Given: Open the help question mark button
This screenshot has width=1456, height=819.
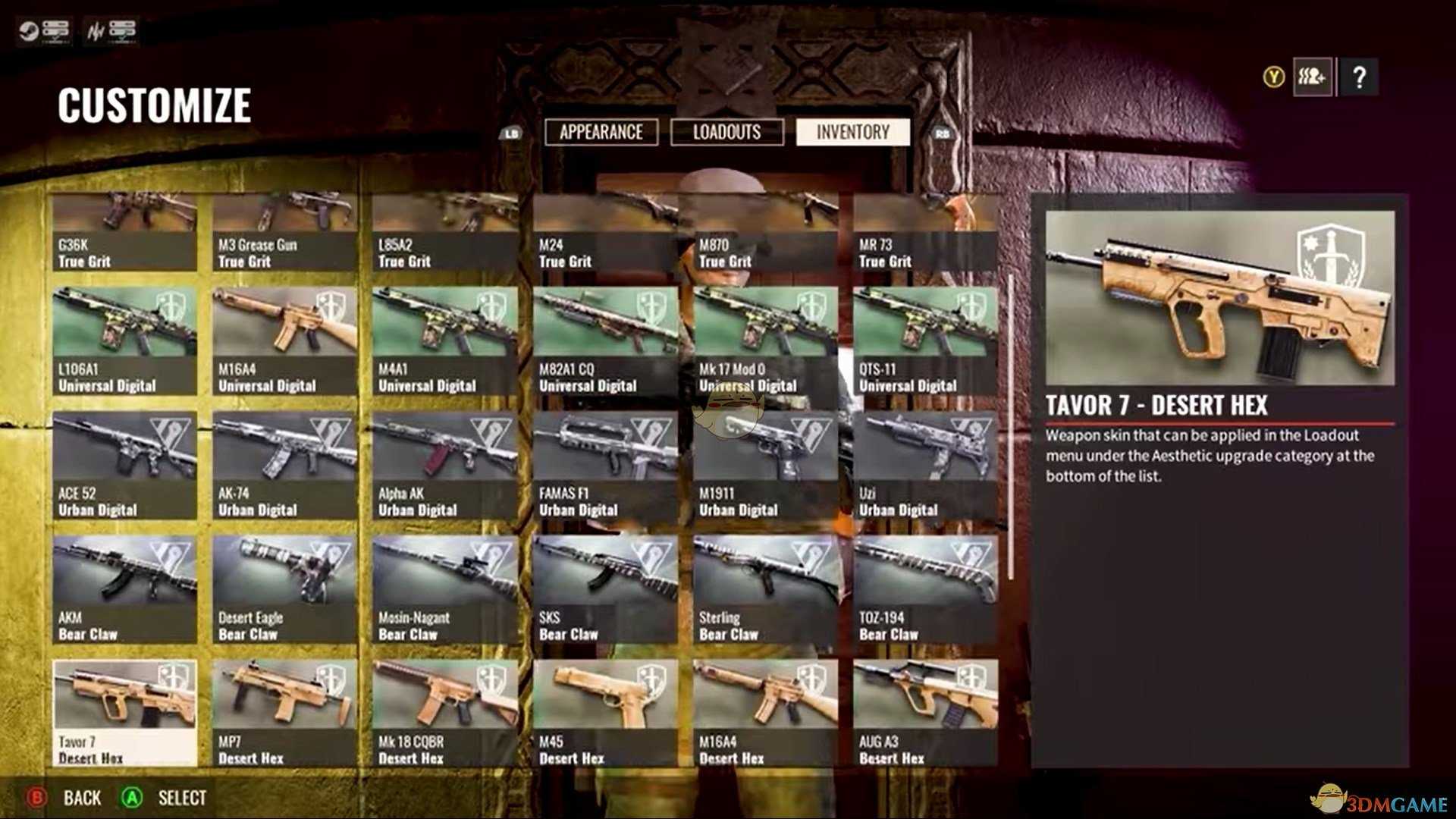Looking at the screenshot, I should pos(1359,77).
